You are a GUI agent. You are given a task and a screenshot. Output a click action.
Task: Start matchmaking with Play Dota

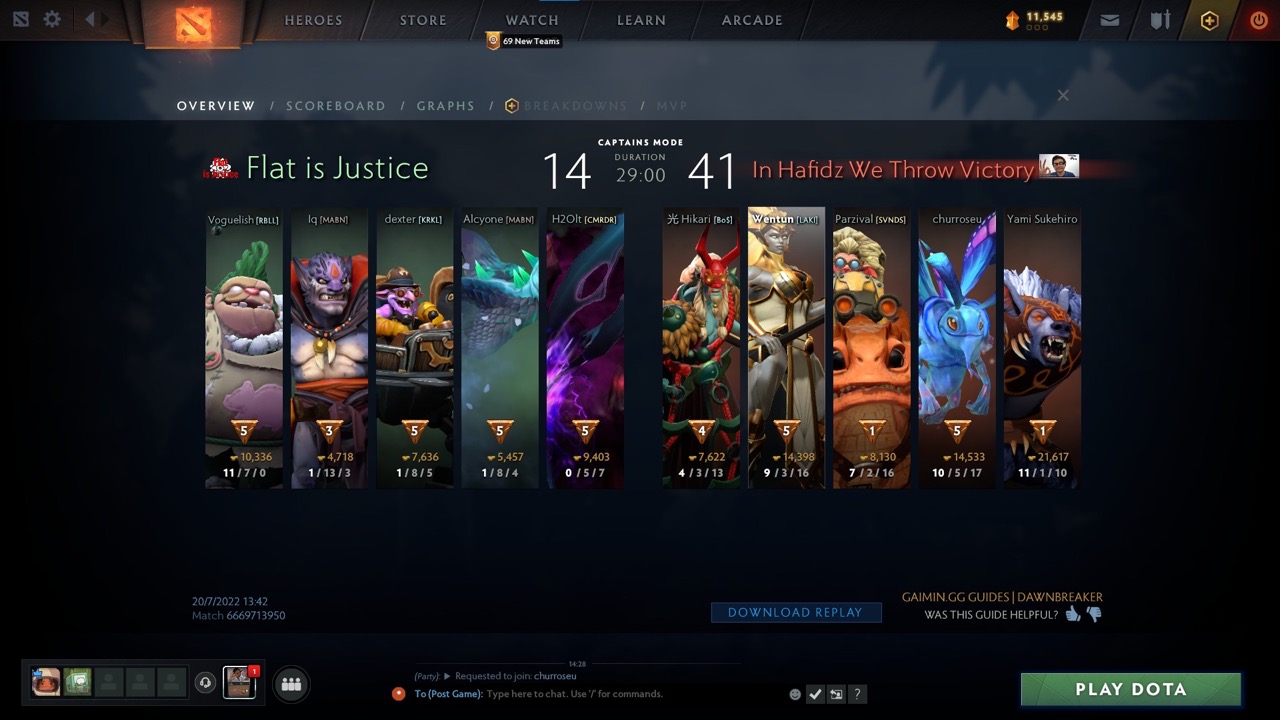pyautogui.click(x=1130, y=689)
